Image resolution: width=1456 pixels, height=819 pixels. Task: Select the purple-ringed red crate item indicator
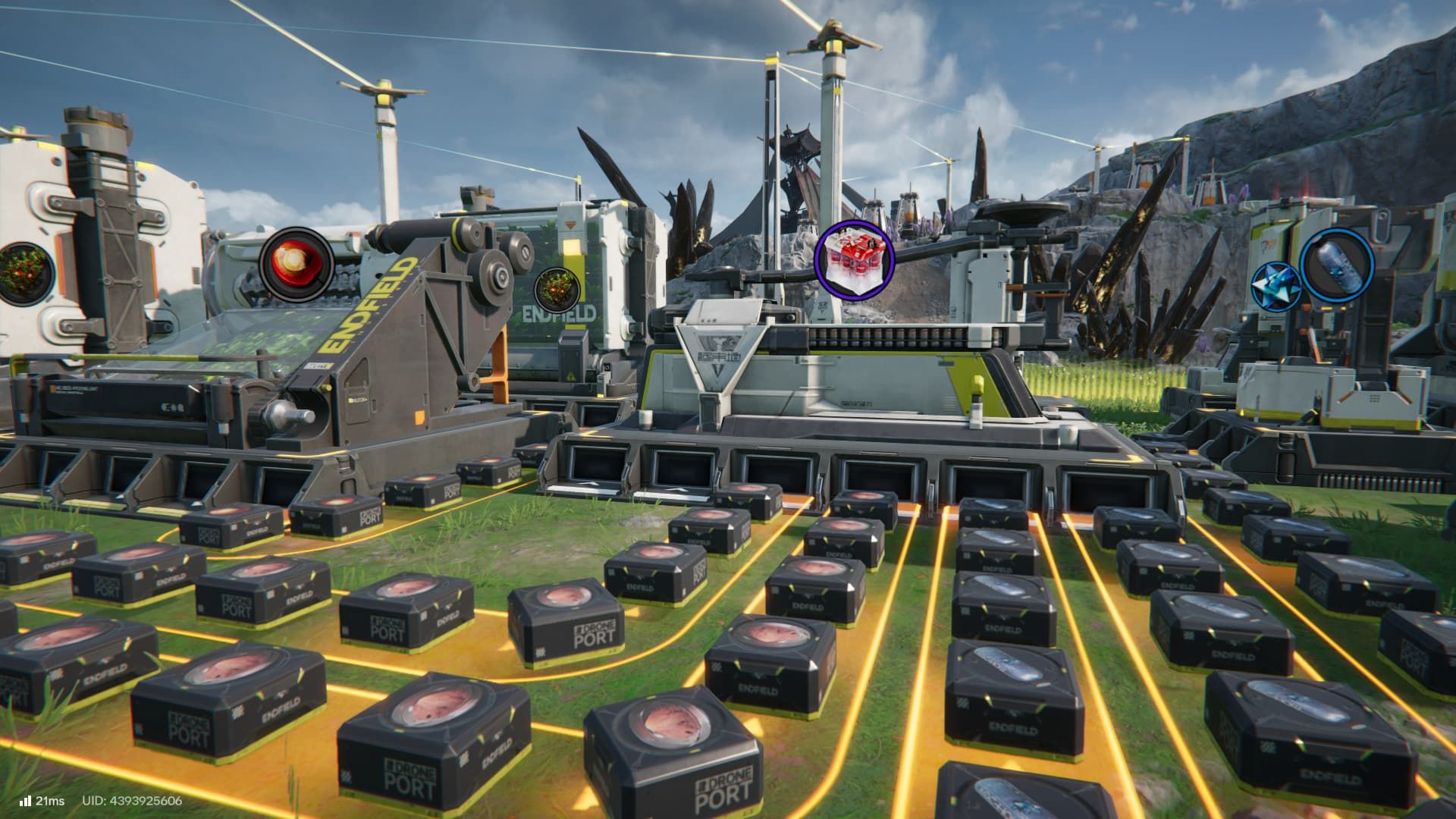[x=854, y=259]
